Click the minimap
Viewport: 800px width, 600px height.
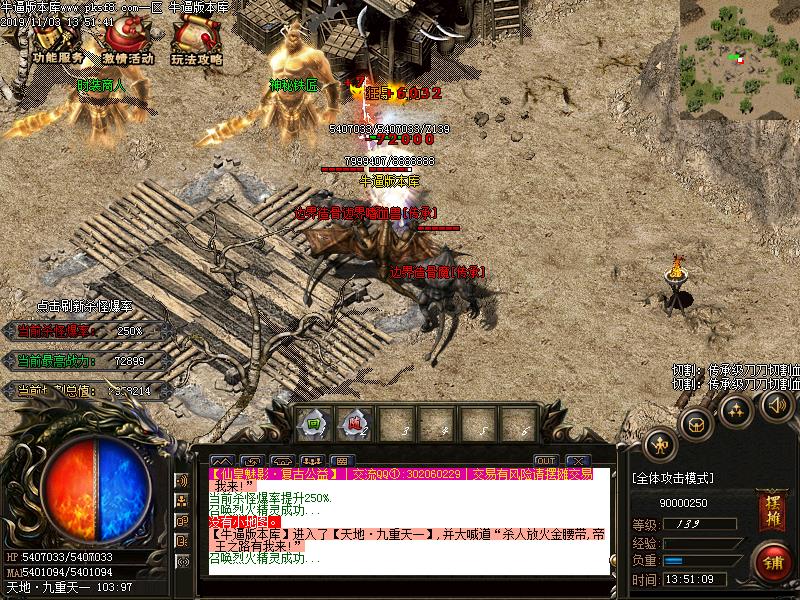739,60
